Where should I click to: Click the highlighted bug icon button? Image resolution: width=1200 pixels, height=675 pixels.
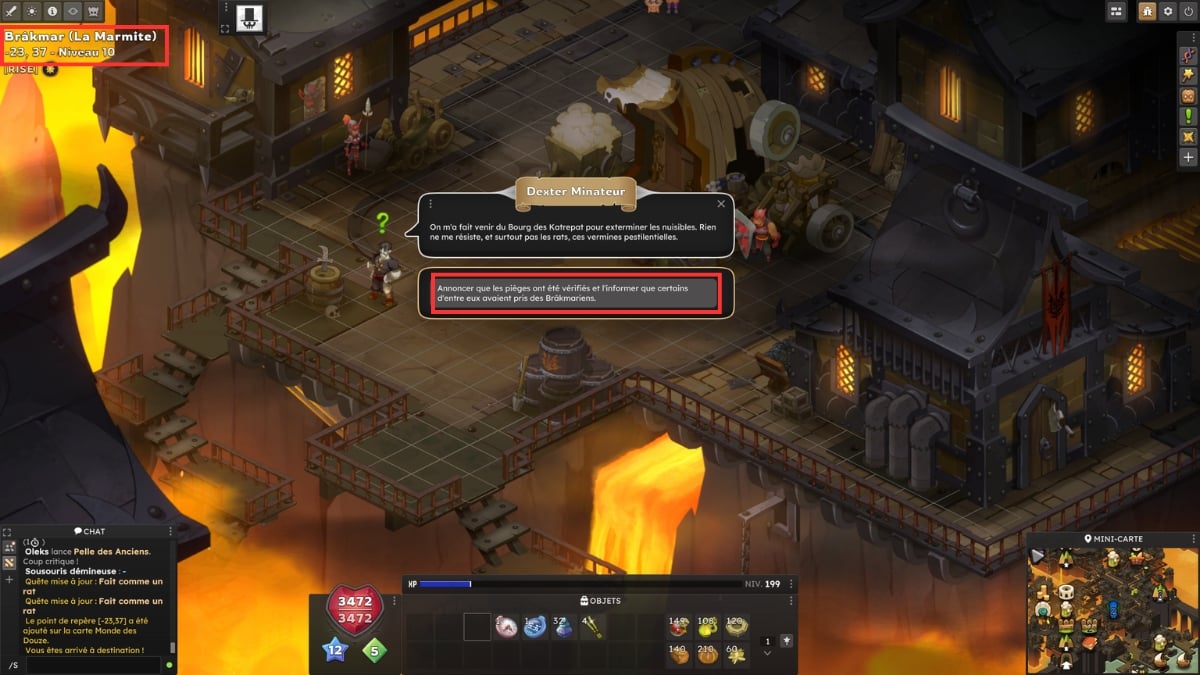point(1146,11)
